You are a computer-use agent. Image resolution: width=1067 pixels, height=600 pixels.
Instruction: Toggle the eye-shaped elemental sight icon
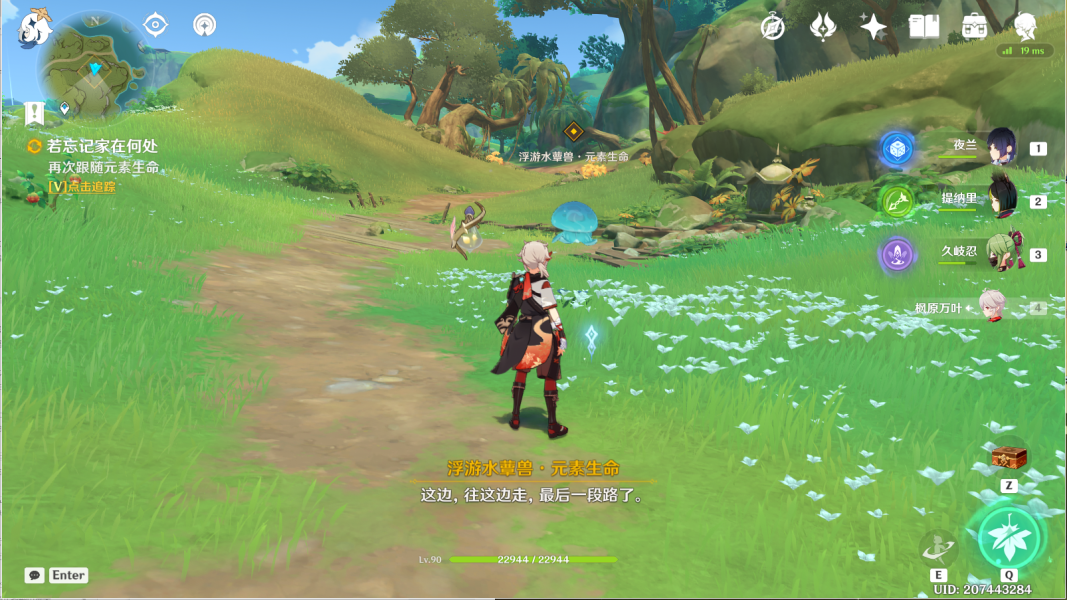[x=155, y=24]
